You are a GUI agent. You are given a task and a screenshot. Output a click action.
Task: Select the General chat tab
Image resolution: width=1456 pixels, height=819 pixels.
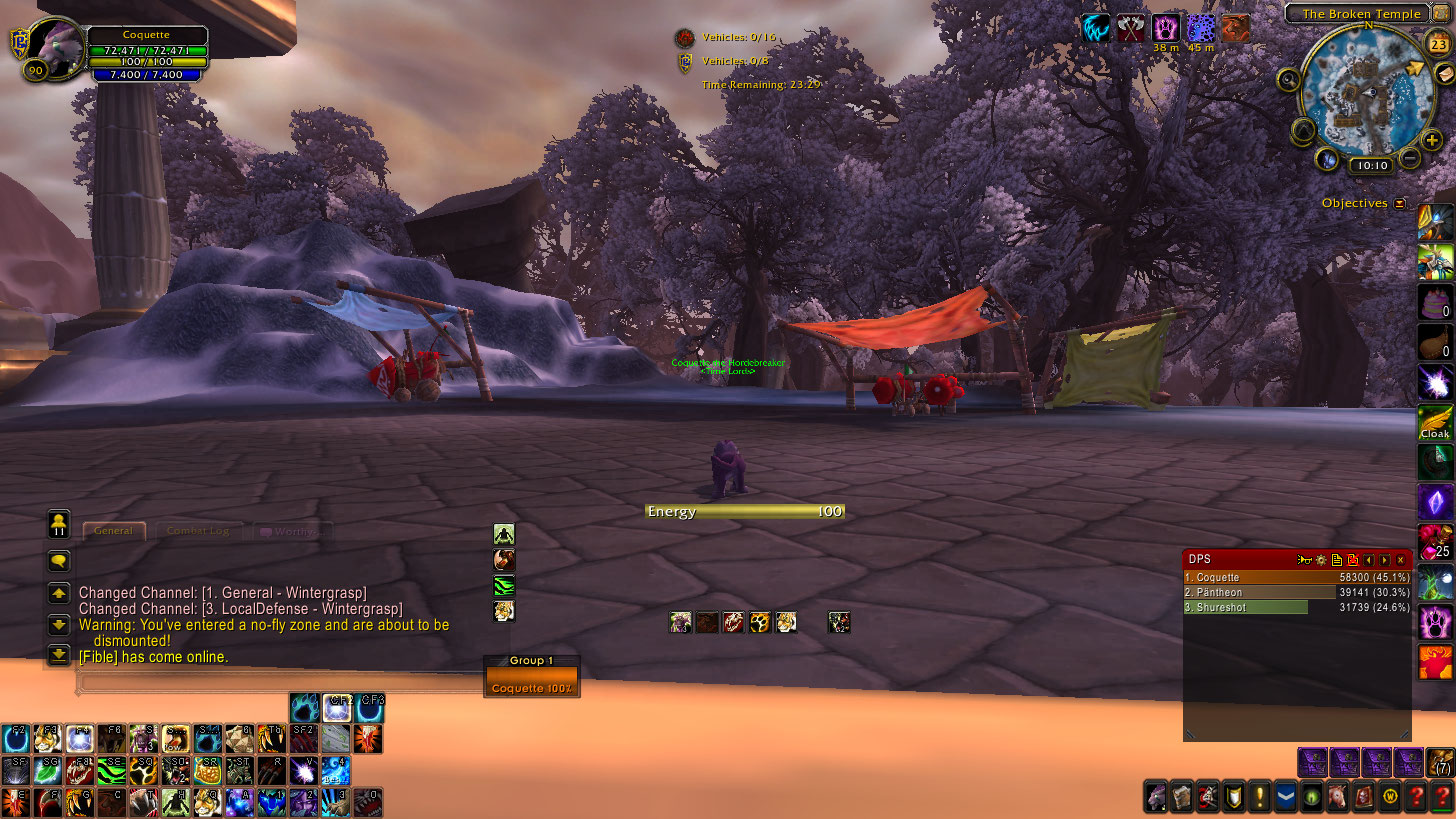[x=113, y=531]
